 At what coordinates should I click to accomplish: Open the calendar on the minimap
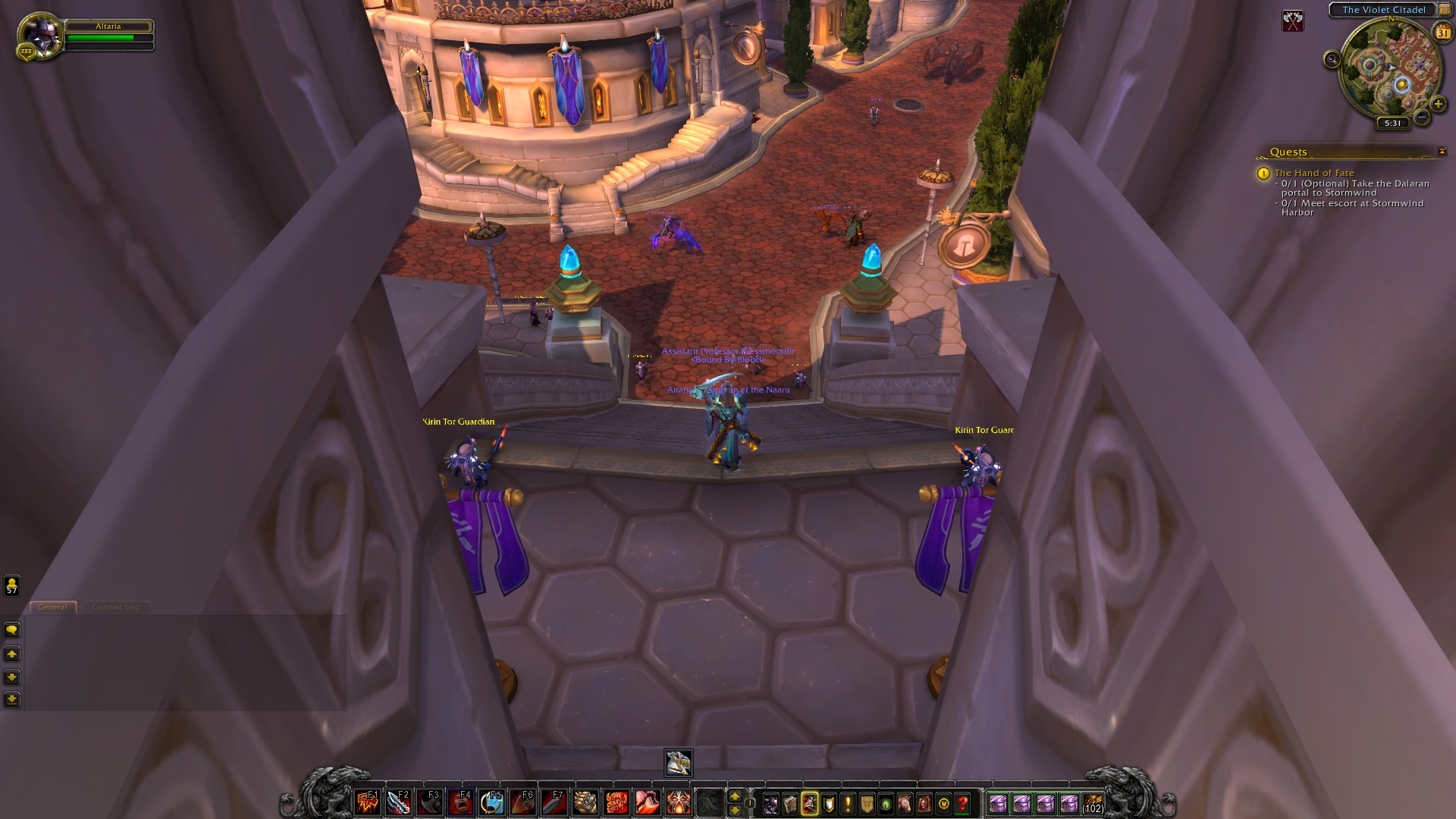click(x=1442, y=32)
